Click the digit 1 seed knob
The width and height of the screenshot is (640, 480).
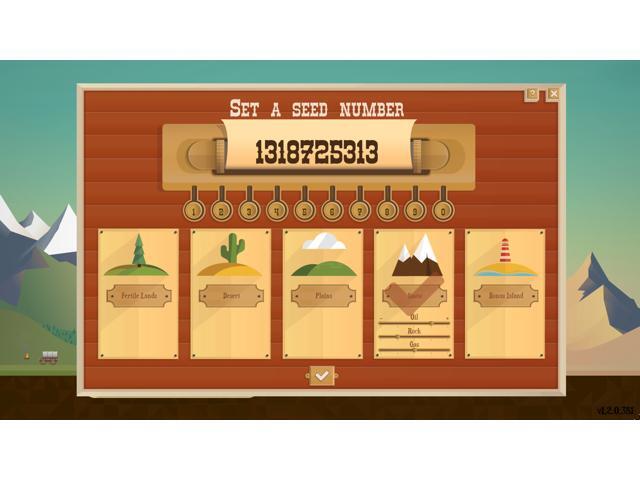click(x=195, y=211)
